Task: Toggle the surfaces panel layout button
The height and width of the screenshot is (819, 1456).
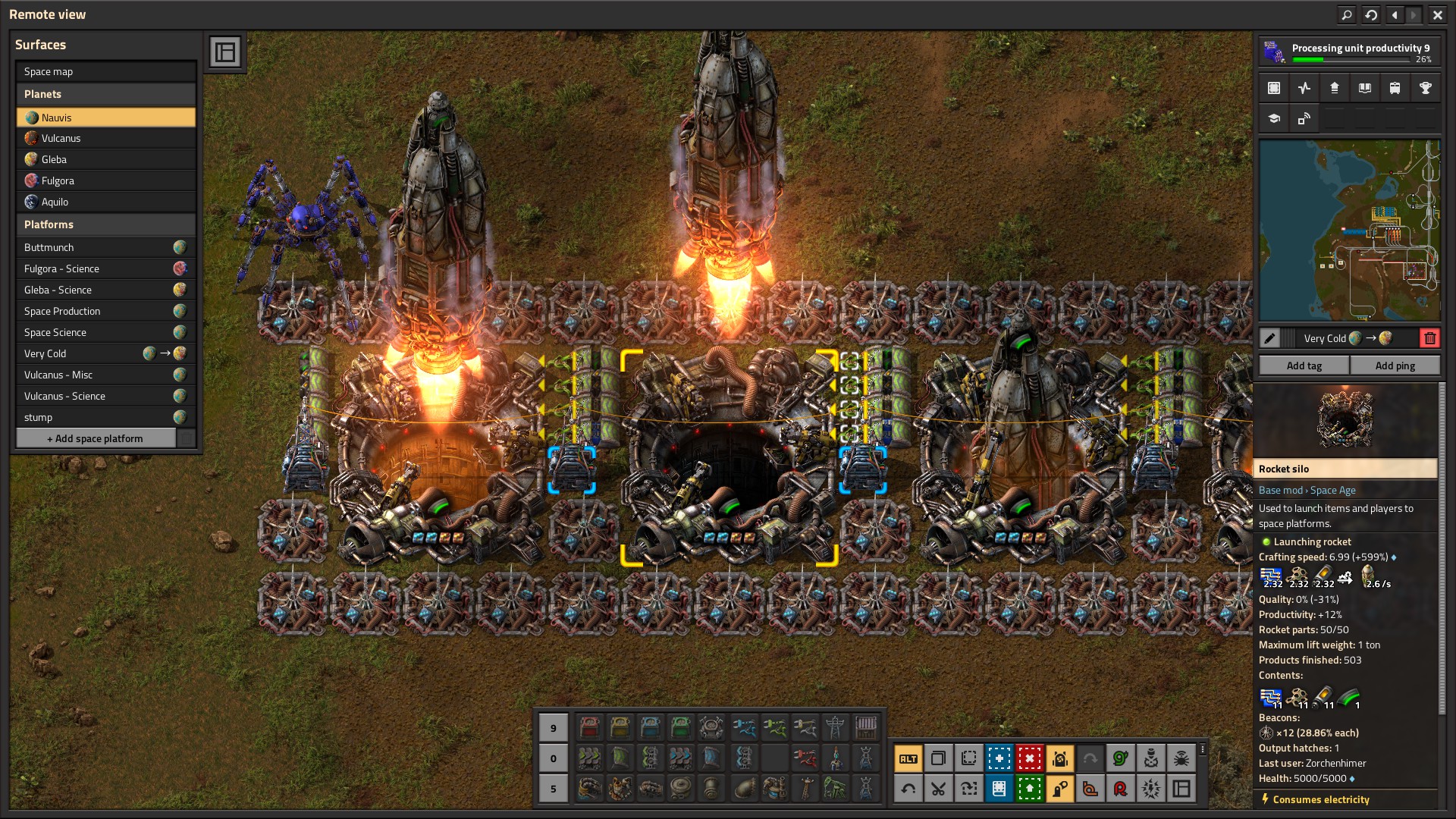Action: (225, 52)
